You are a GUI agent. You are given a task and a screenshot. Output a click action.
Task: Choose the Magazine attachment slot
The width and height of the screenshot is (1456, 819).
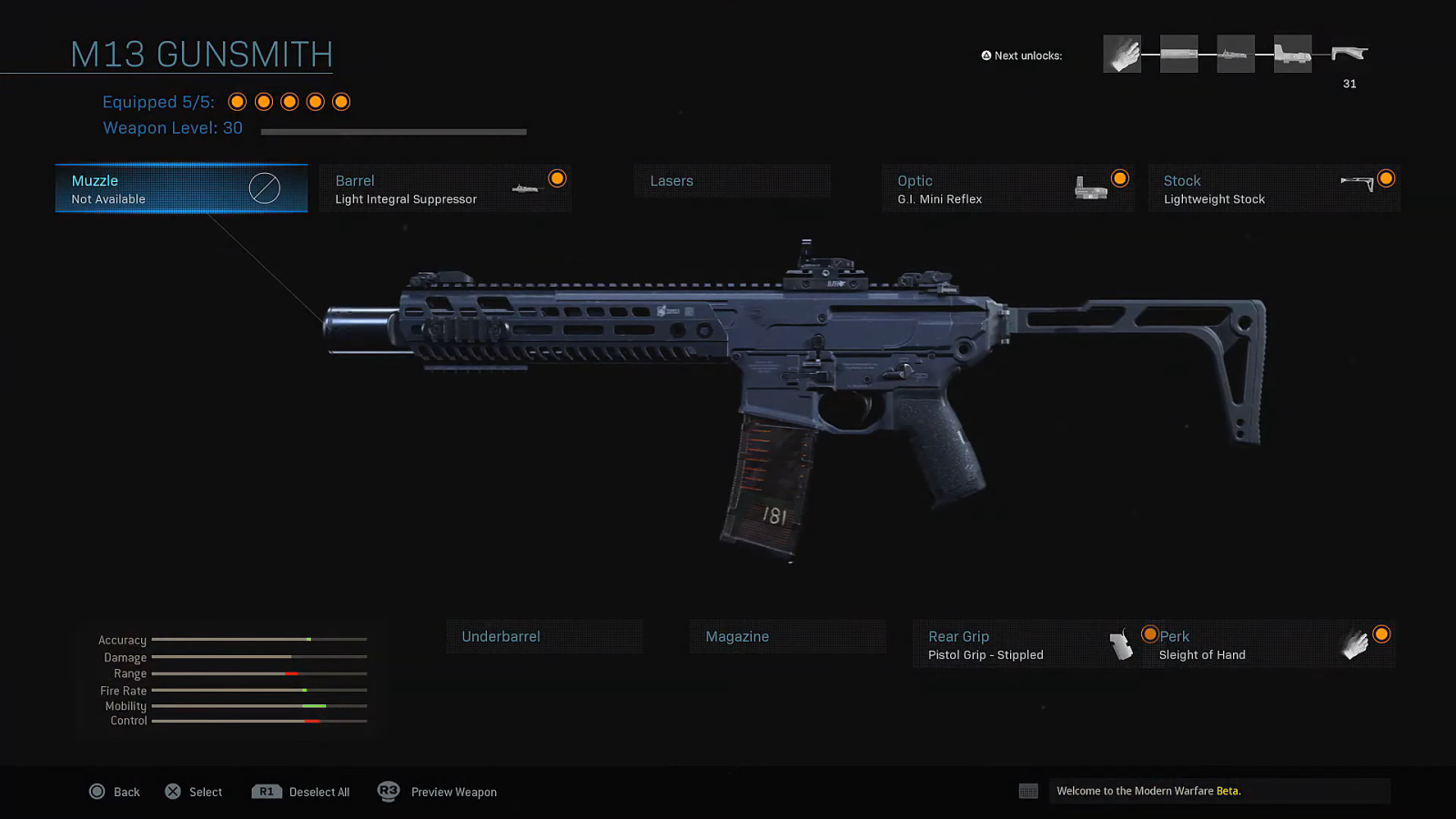pyautogui.click(x=787, y=637)
